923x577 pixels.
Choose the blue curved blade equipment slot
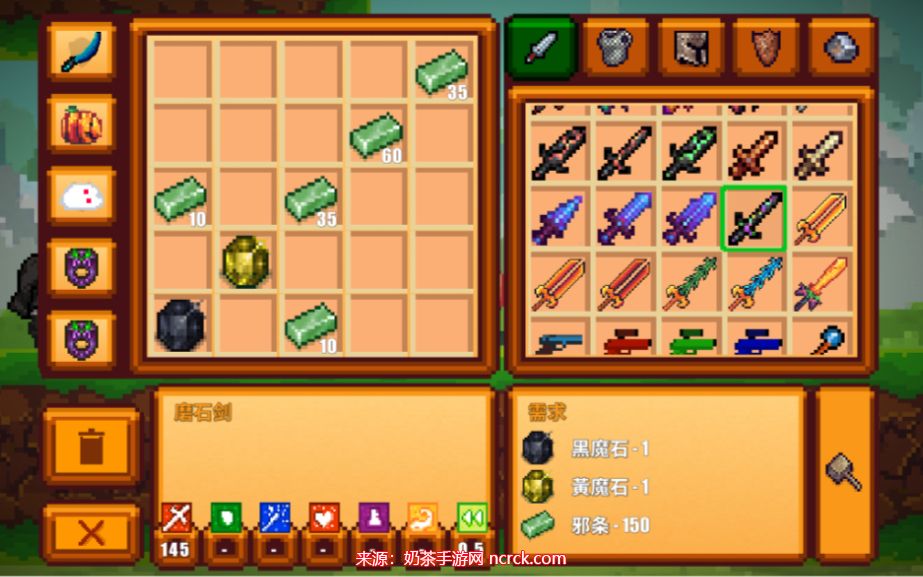[x=81, y=52]
